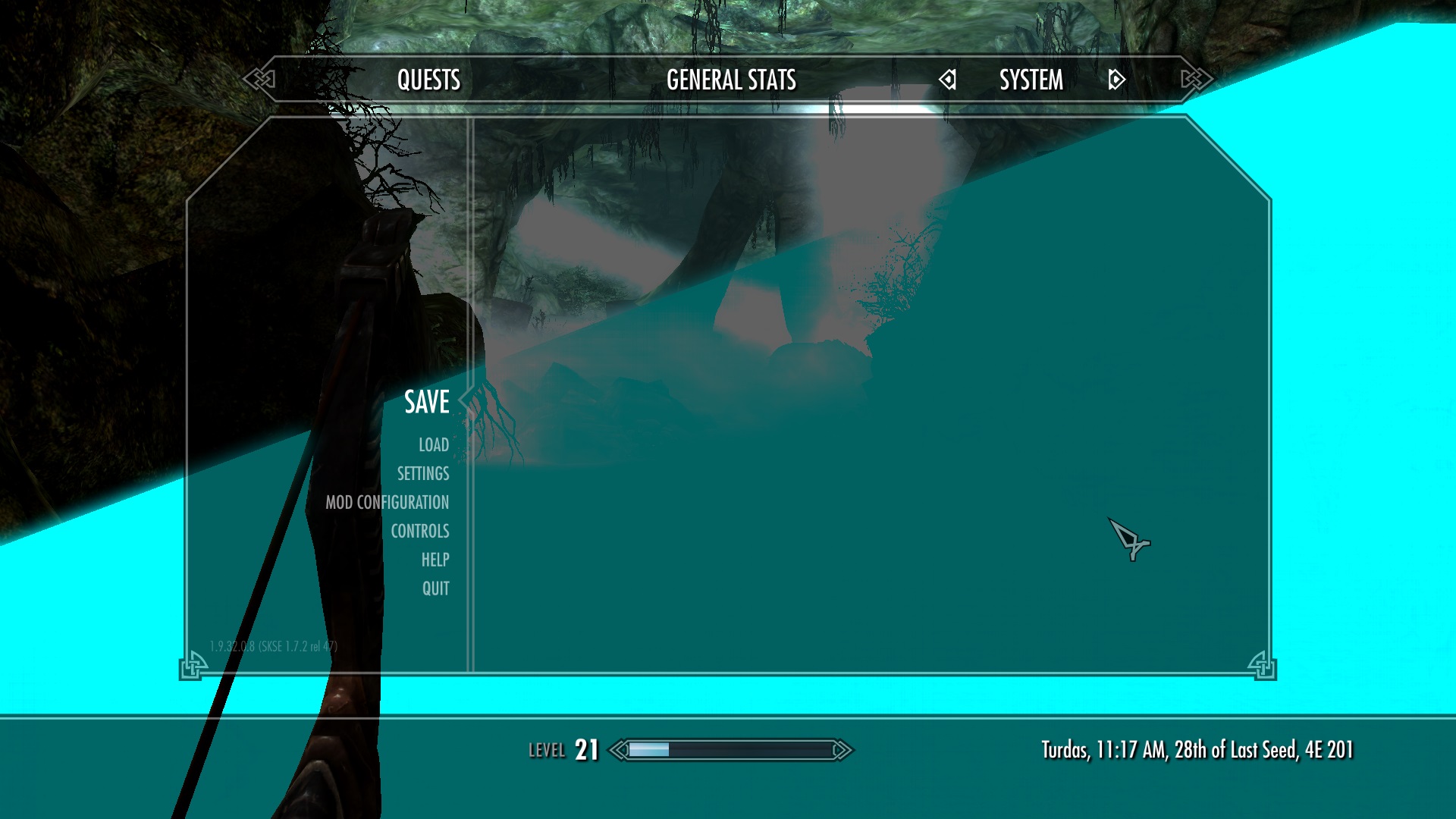This screenshot has width=1456, height=819.
Task: Open SETTINGS from the system menu
Action: pos(422,474)
